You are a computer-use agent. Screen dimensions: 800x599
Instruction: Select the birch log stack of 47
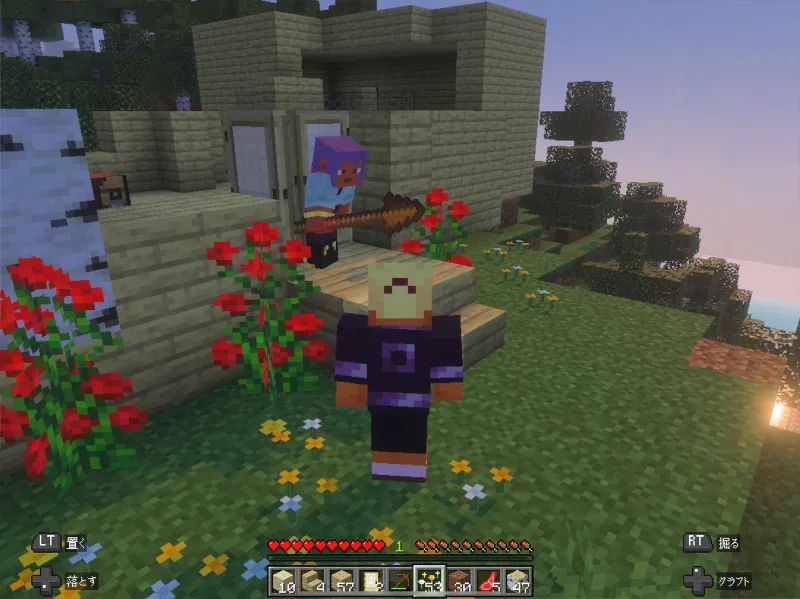point(517,580)
